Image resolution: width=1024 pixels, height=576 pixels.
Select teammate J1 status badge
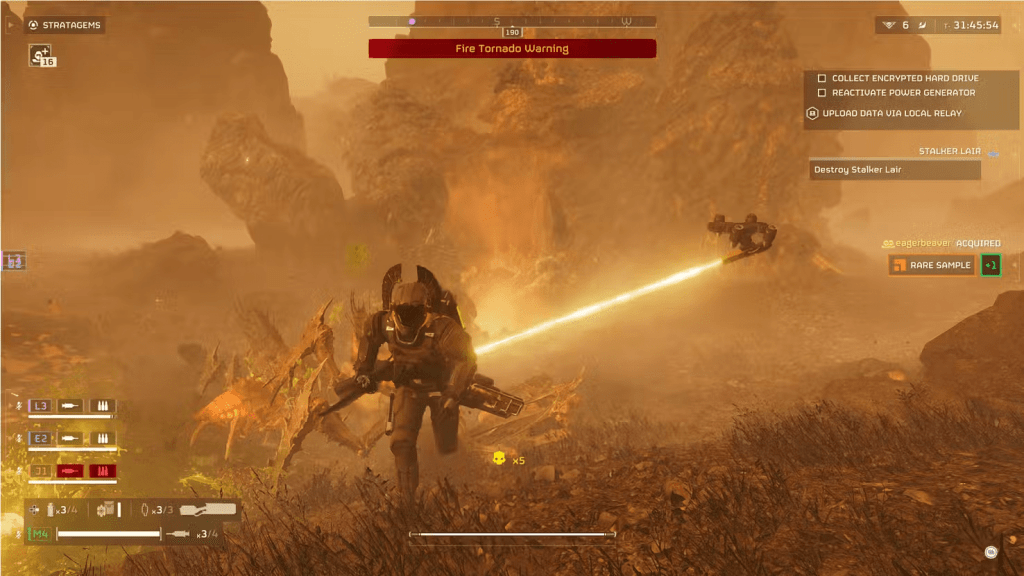pyautogui.click(x=41, y=471)
